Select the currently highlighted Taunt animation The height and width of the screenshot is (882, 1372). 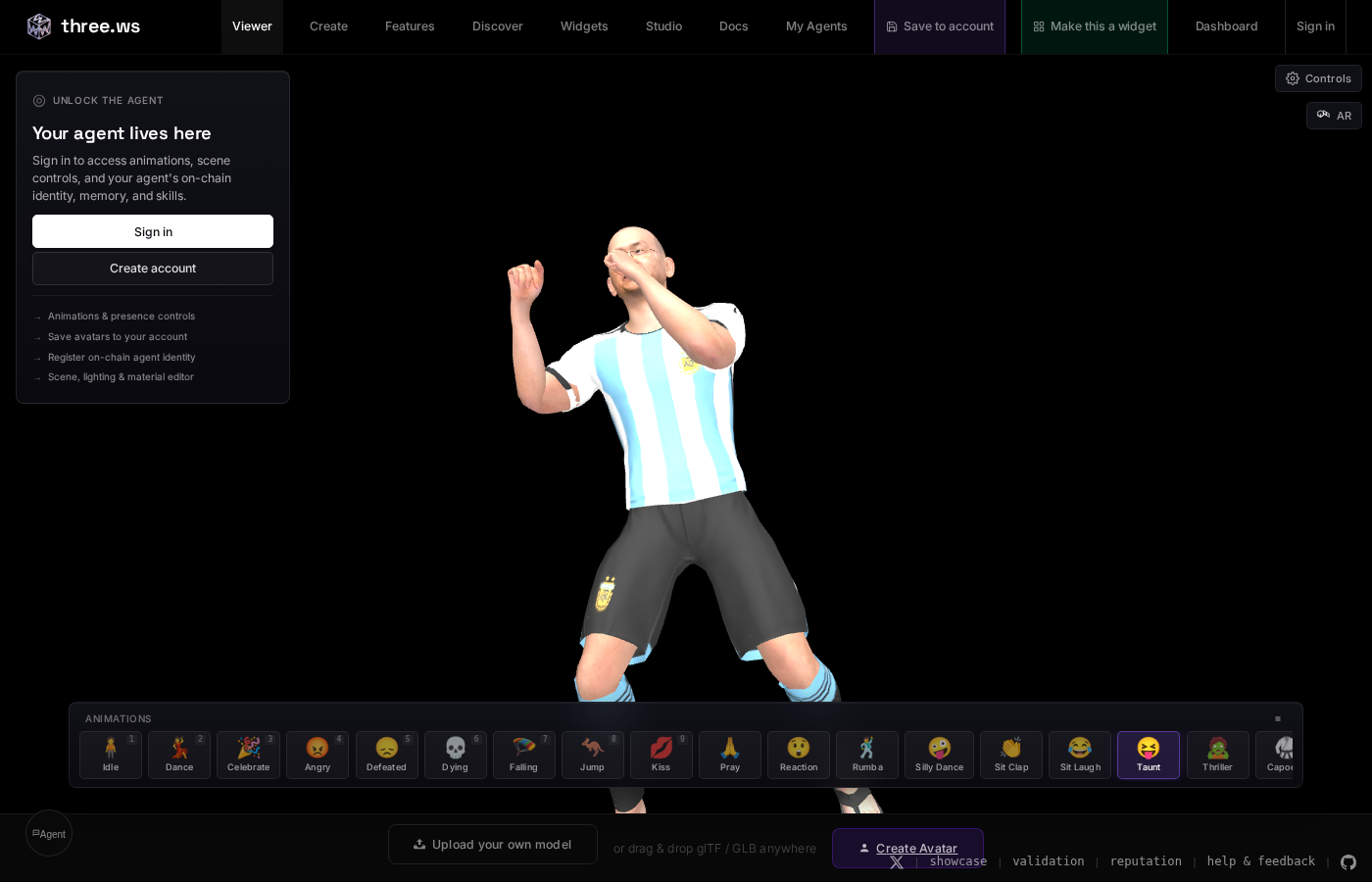click(x=1149, y=755)
